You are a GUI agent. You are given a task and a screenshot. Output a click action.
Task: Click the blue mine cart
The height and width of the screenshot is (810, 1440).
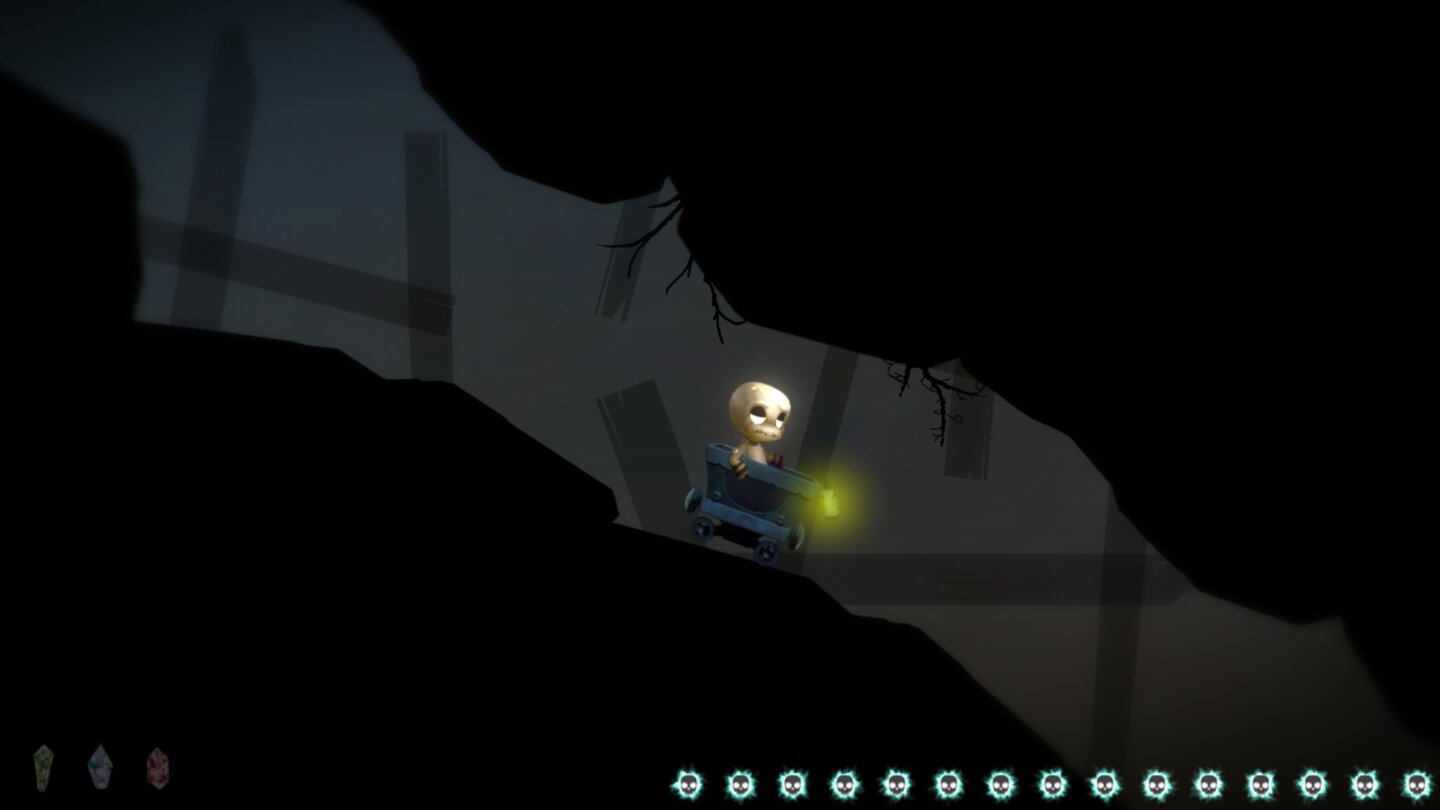tap(755, 495)
